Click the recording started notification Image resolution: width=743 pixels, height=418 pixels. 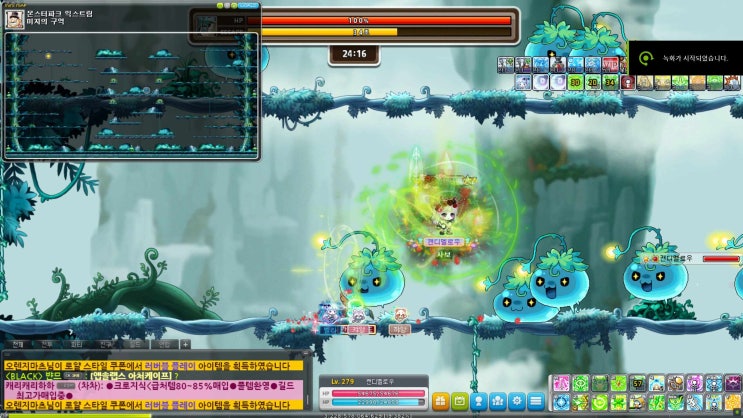(686, 57)
